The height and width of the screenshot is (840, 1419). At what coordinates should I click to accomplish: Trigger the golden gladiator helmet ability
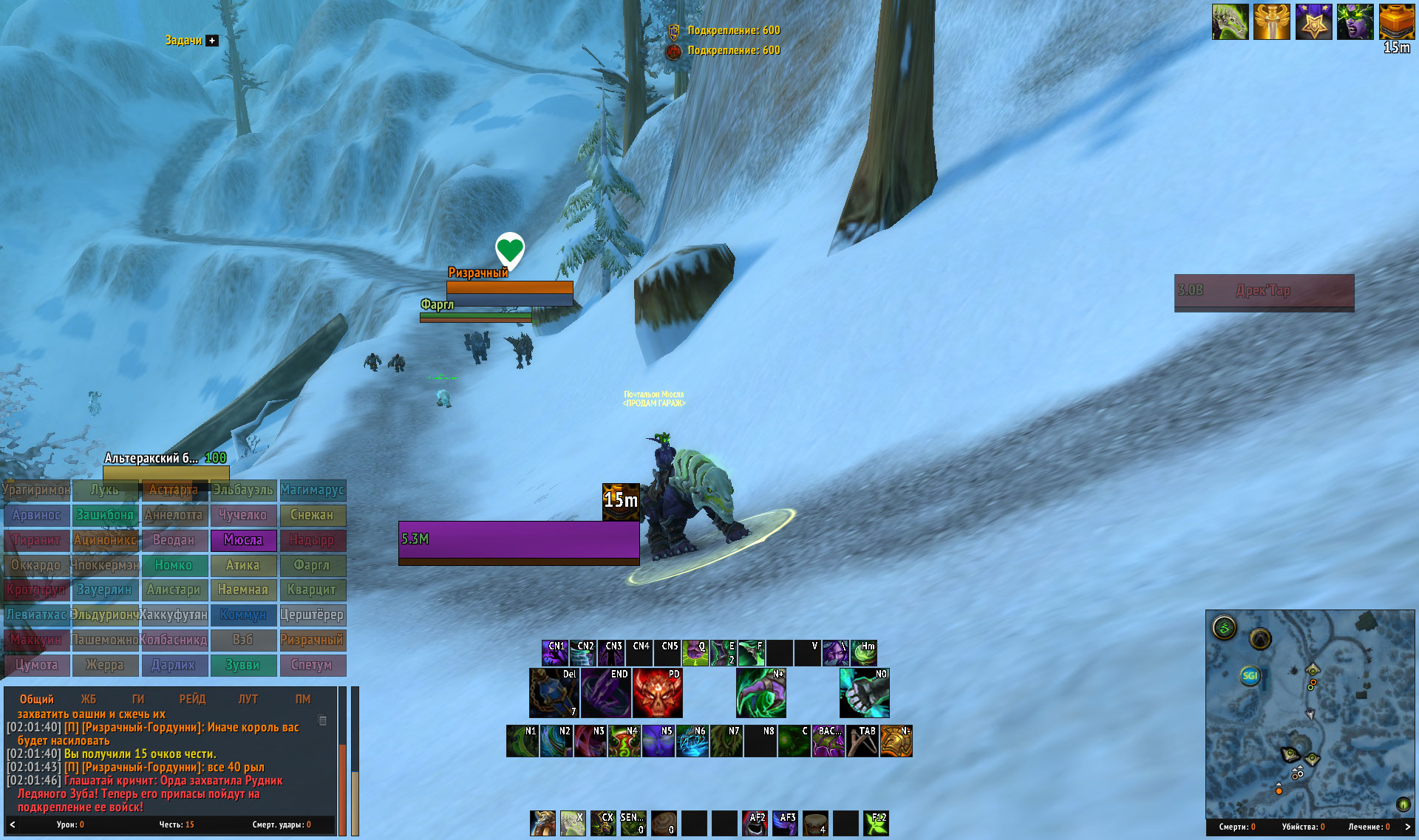[x=896, y=741]
